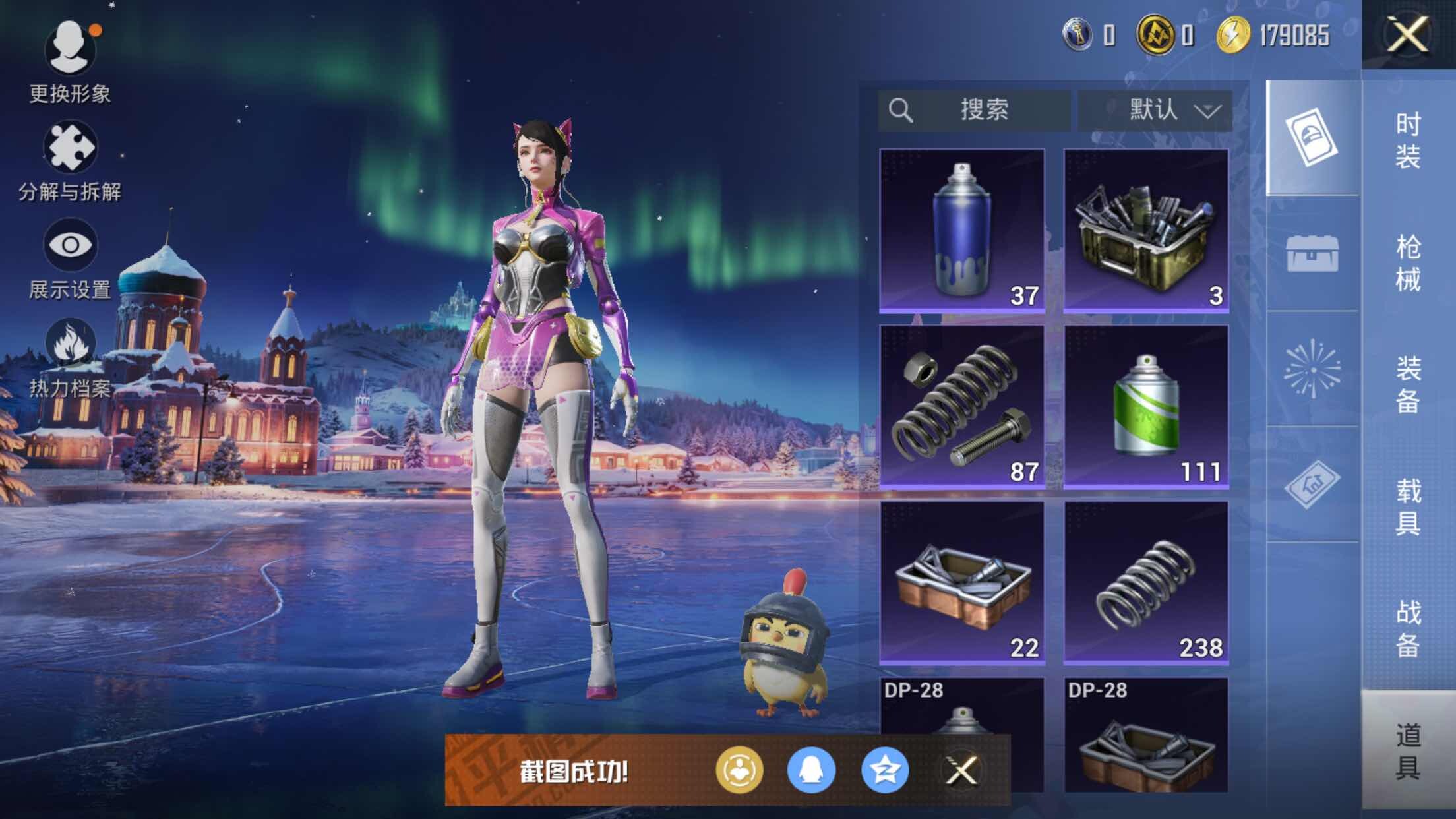Switch to the 载具 vehicles tab
This screenshot has height=819, width=1456.
[x=1409, y=506]
